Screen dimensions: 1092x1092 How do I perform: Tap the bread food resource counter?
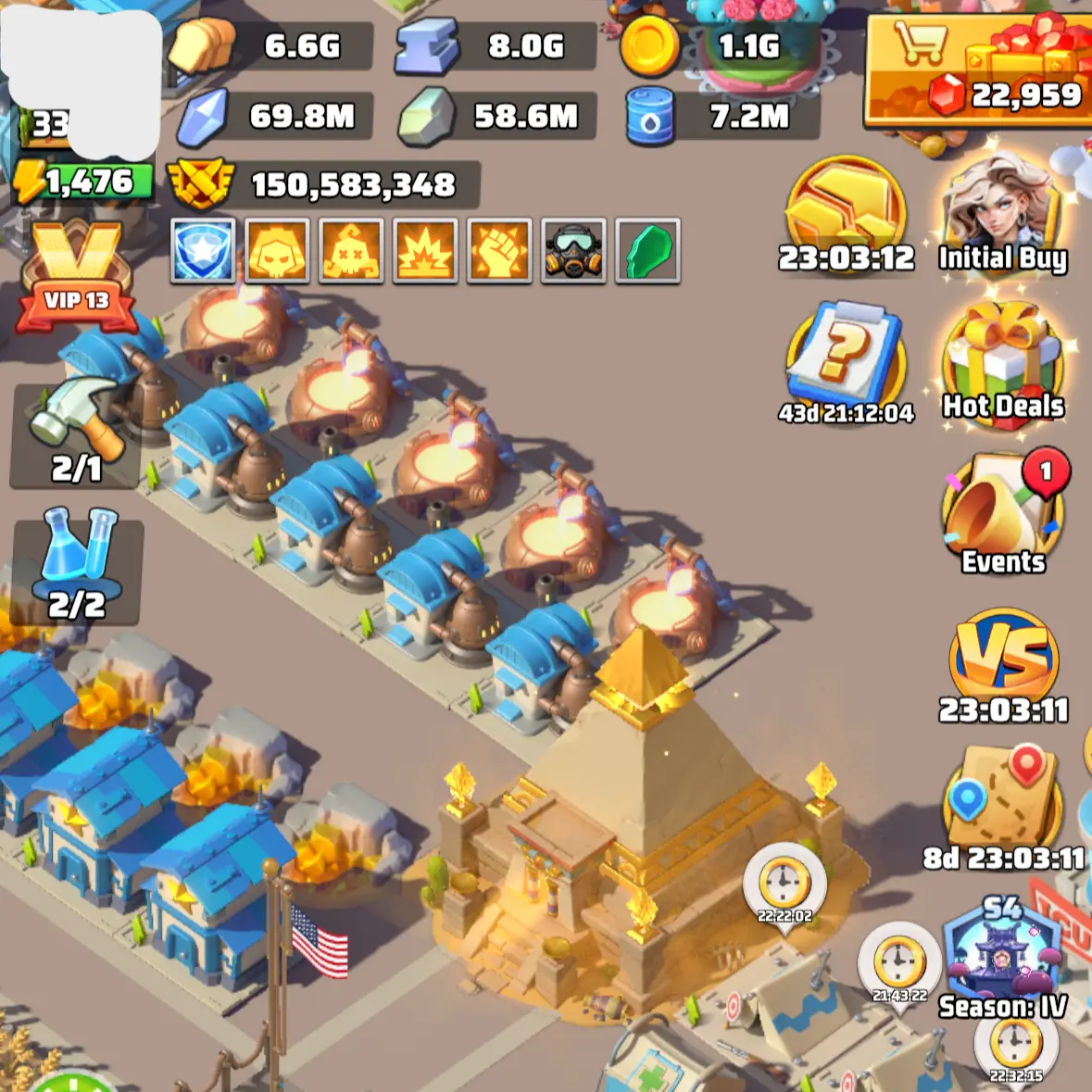click(269, 45)
